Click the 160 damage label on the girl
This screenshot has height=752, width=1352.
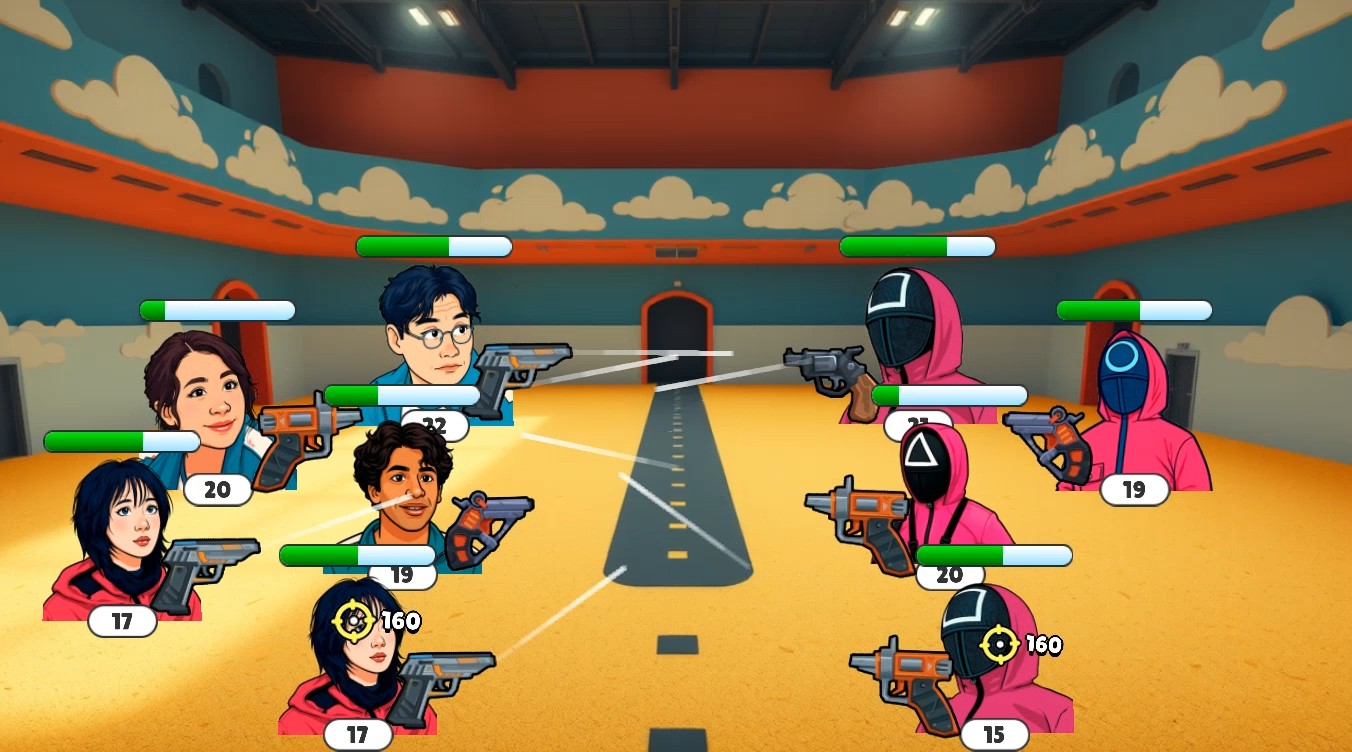point(399,621)
